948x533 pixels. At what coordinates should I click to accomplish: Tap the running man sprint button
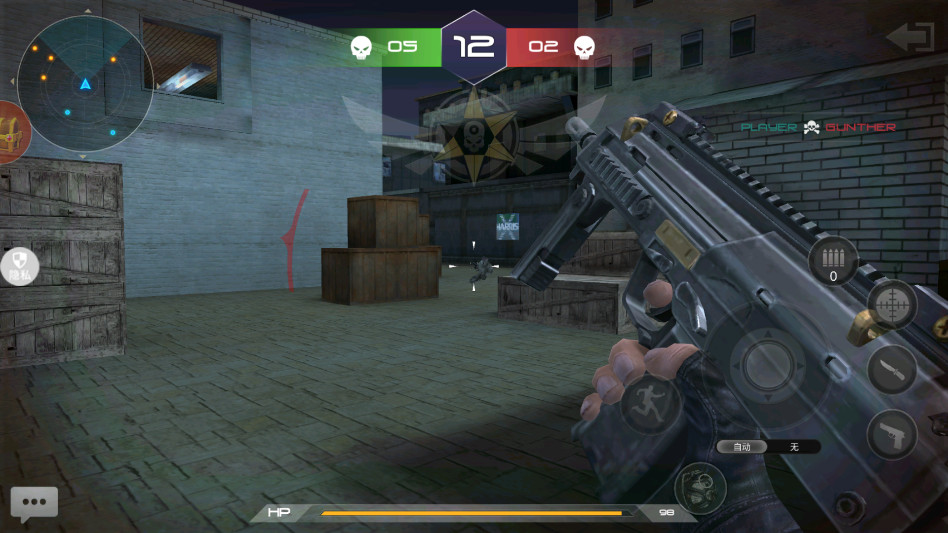650,403
